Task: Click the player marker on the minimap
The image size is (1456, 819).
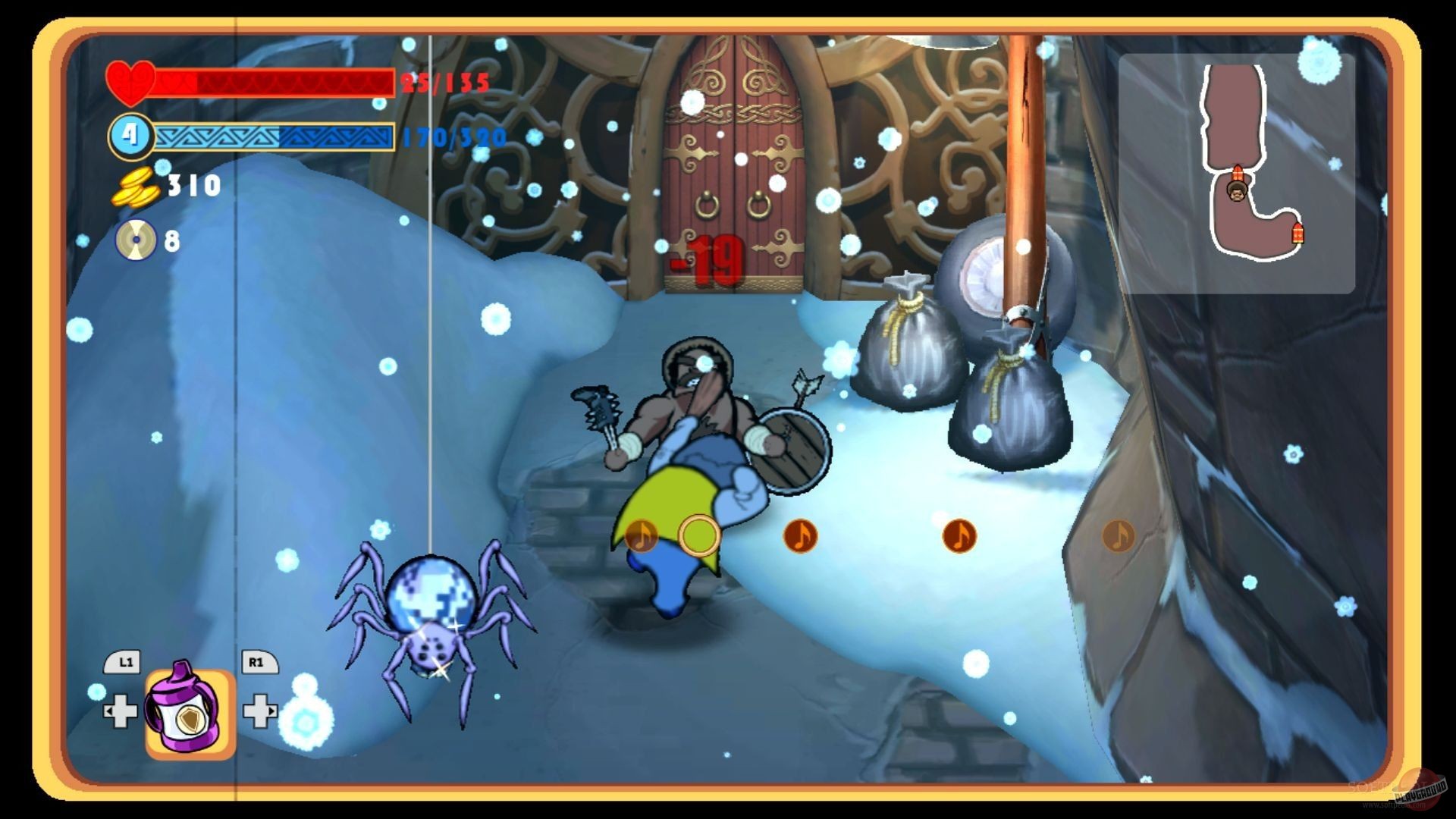Action: pyautogui.click(x=1236, y=193)
